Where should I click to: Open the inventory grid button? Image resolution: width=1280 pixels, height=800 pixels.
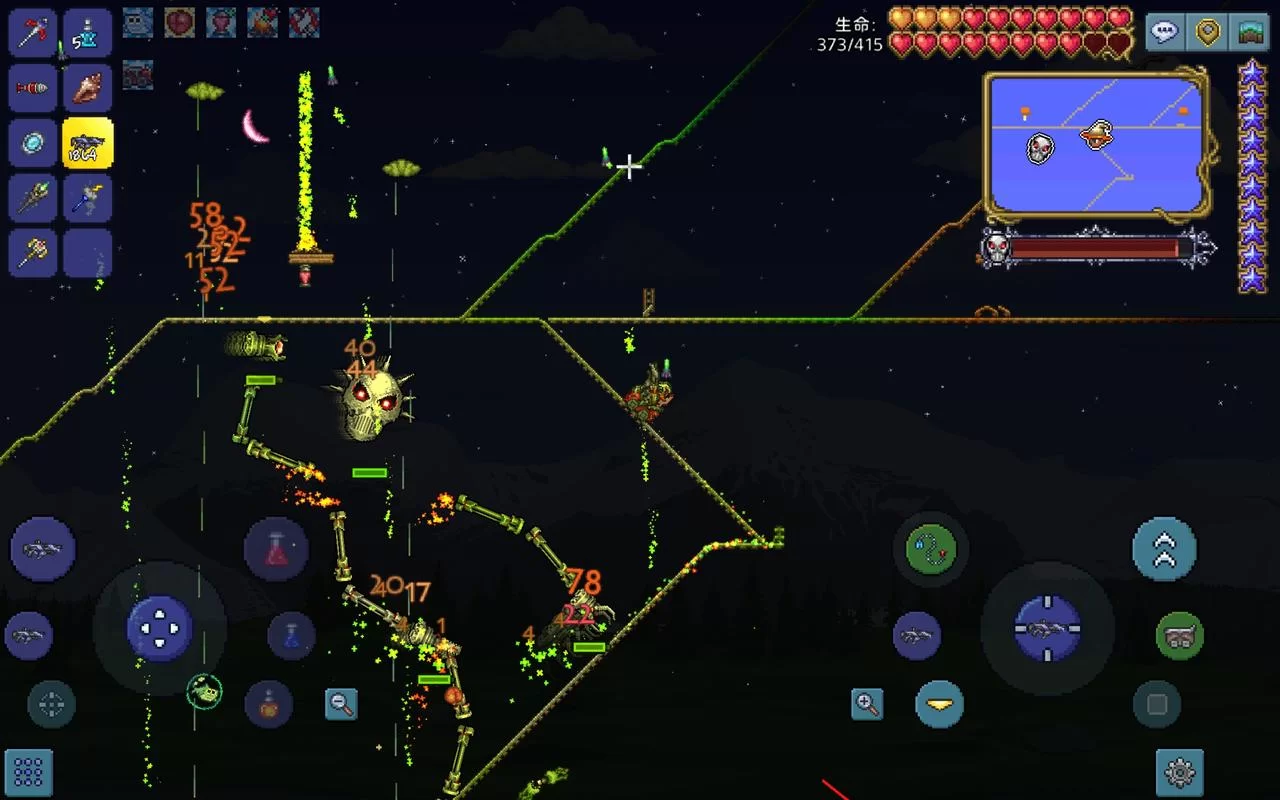coord(28,772)
